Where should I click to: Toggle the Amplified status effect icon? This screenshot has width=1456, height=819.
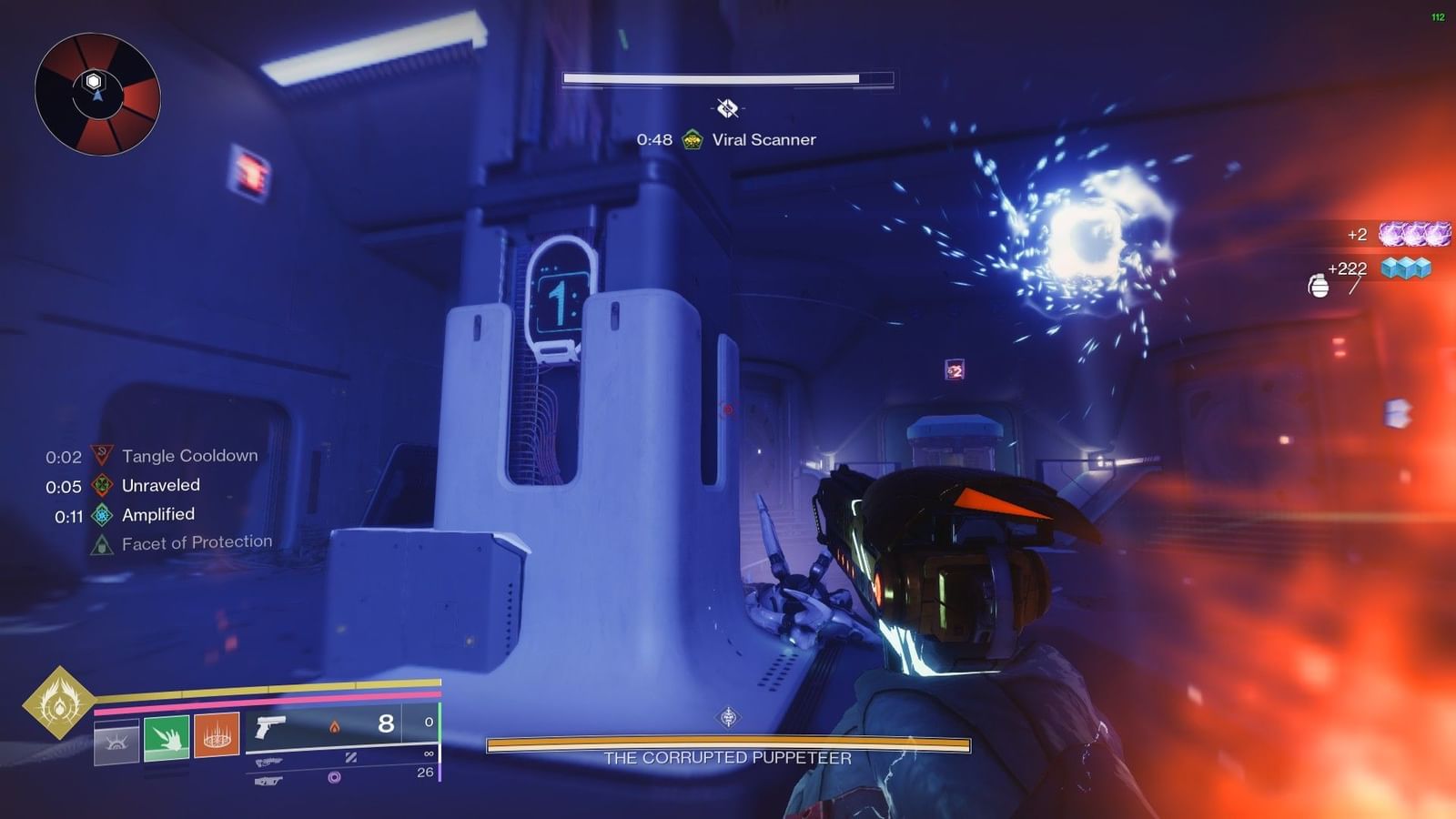tap(100, 514)
